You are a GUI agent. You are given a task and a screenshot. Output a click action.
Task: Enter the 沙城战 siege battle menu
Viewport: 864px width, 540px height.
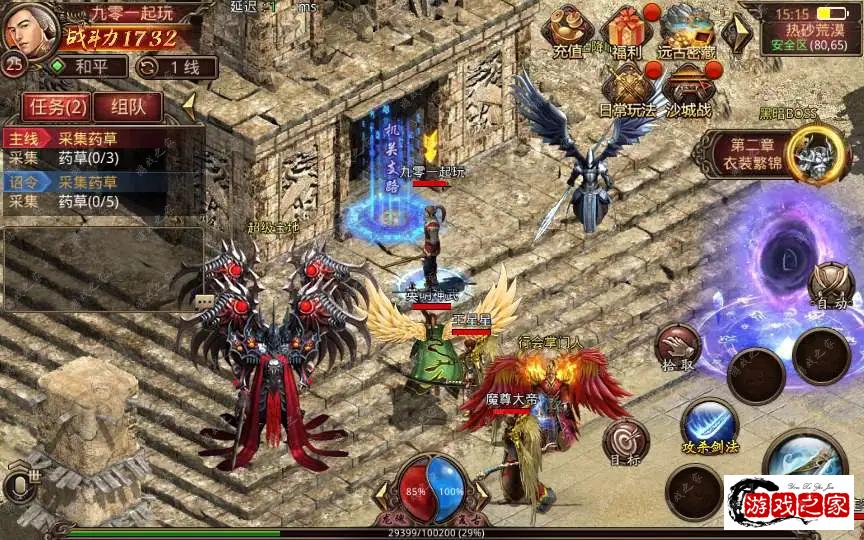[x=687, y=88]
